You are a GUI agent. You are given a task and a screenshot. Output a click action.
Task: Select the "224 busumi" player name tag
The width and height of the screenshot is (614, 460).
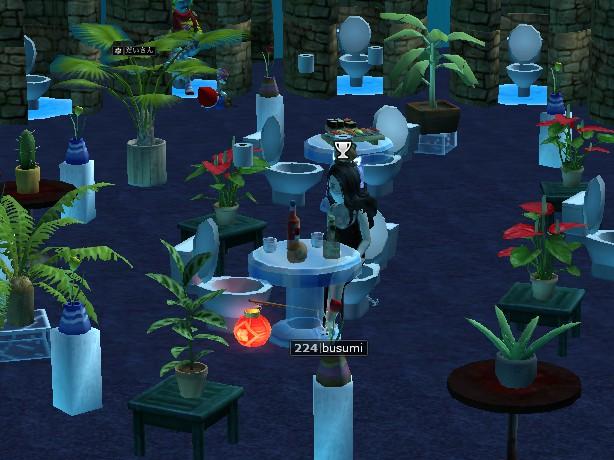pos(328,348)
